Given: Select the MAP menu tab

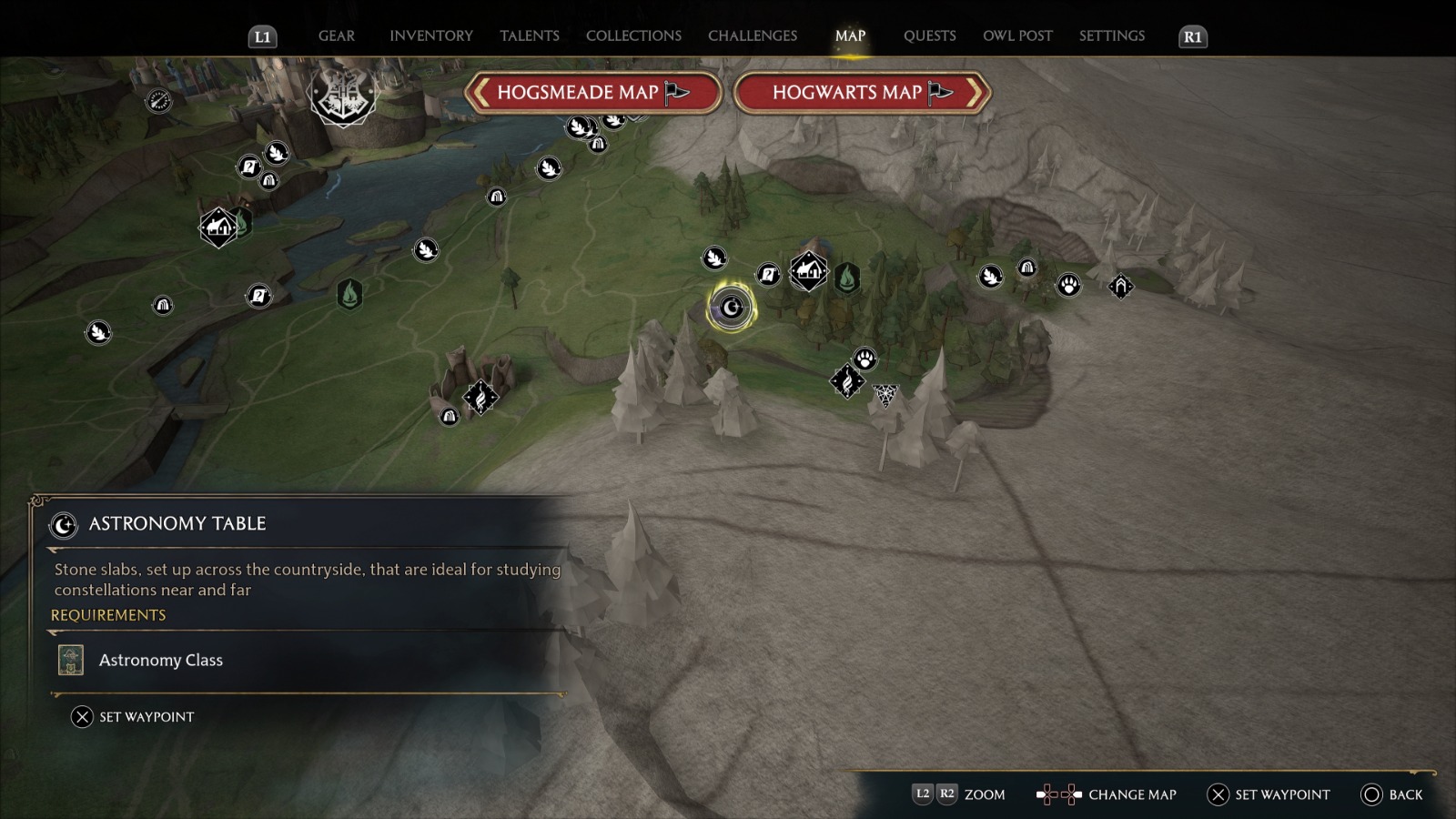Looking at the screenshot, I should [x=849, y=35].
